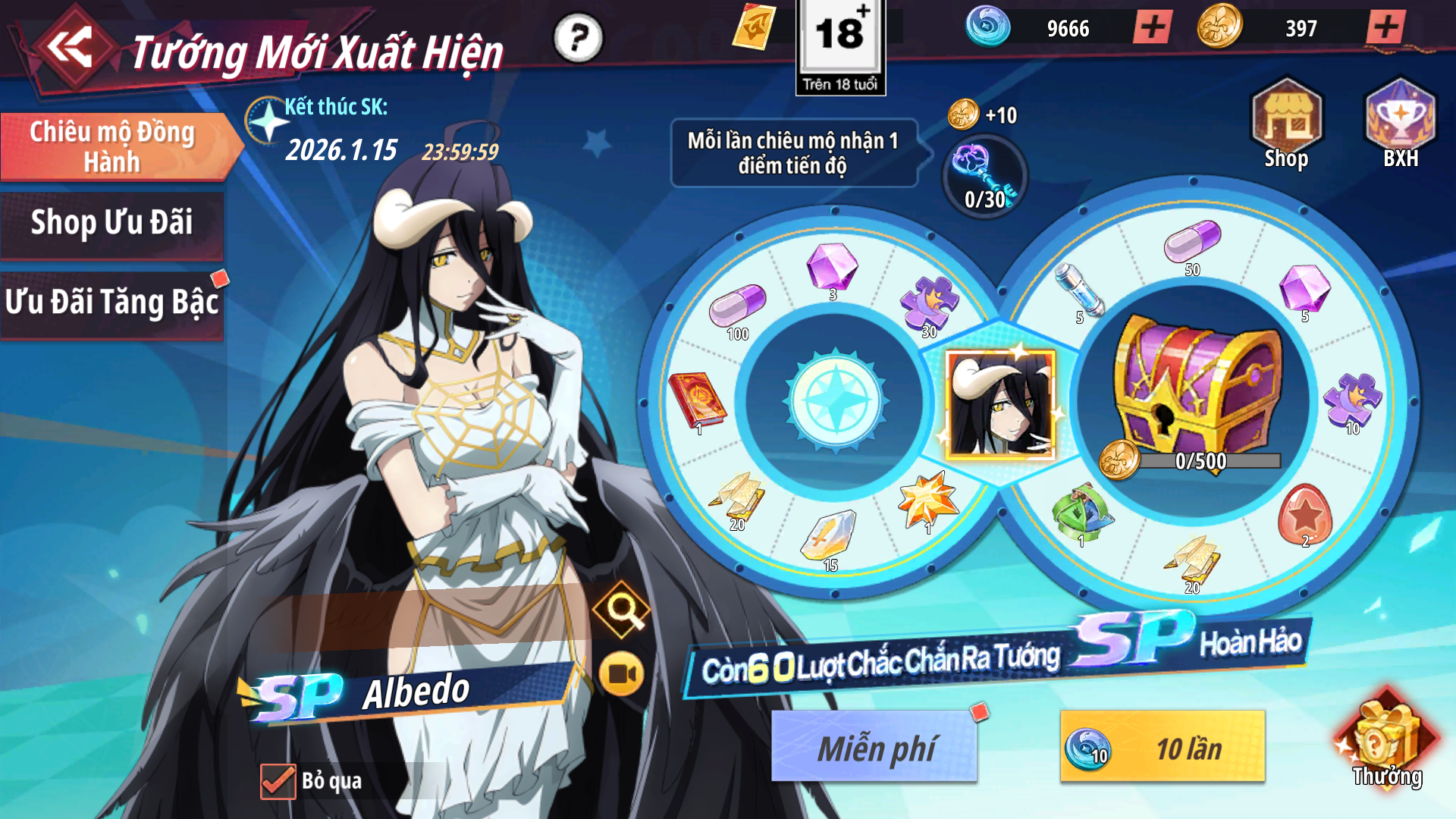Switch to Chiêu mộ Đồng Hành tab
The image size is (1456, 819).
point(114,146)
